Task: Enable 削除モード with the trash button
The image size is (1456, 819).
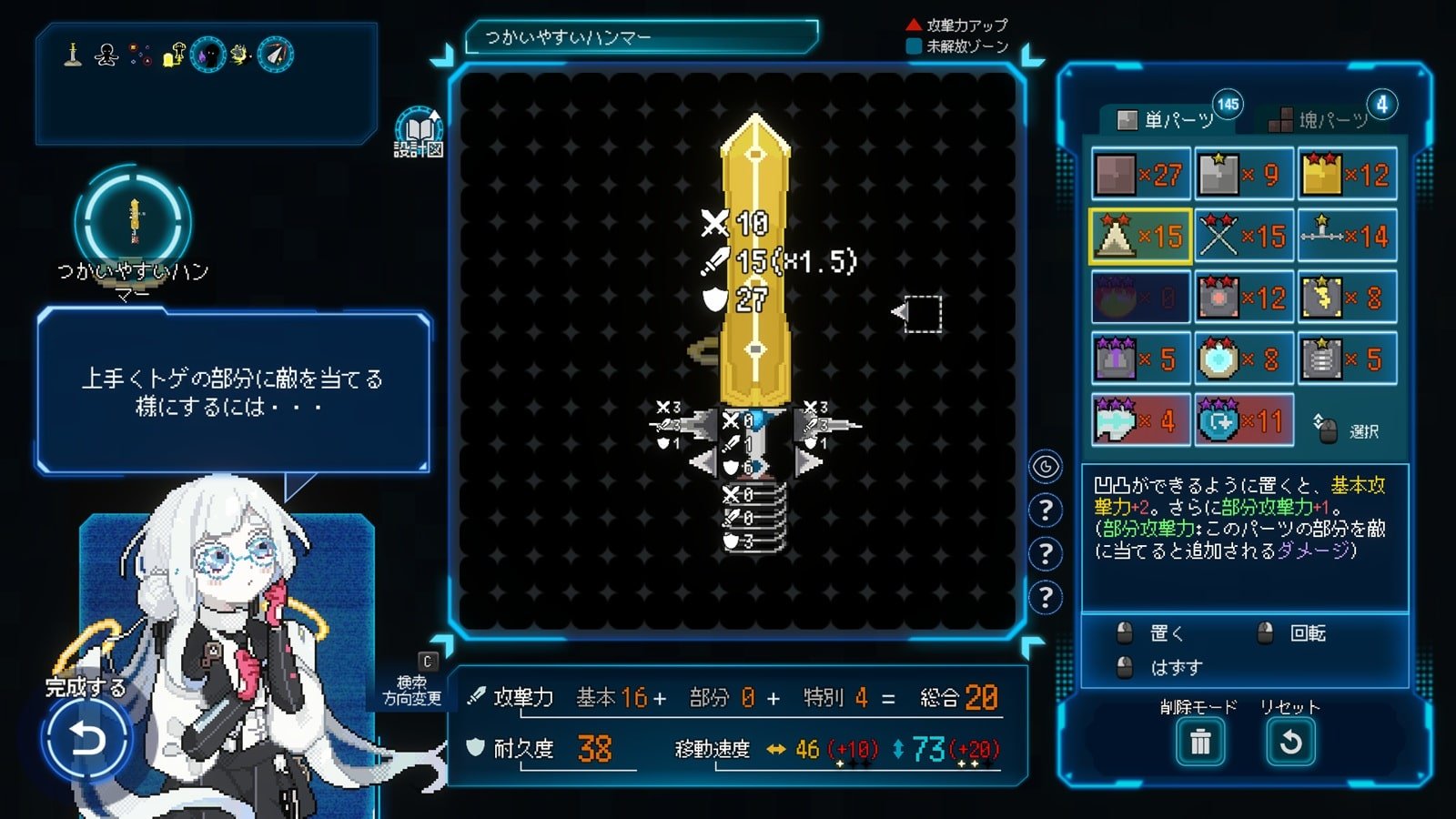Action: (x=1200, y=743)
